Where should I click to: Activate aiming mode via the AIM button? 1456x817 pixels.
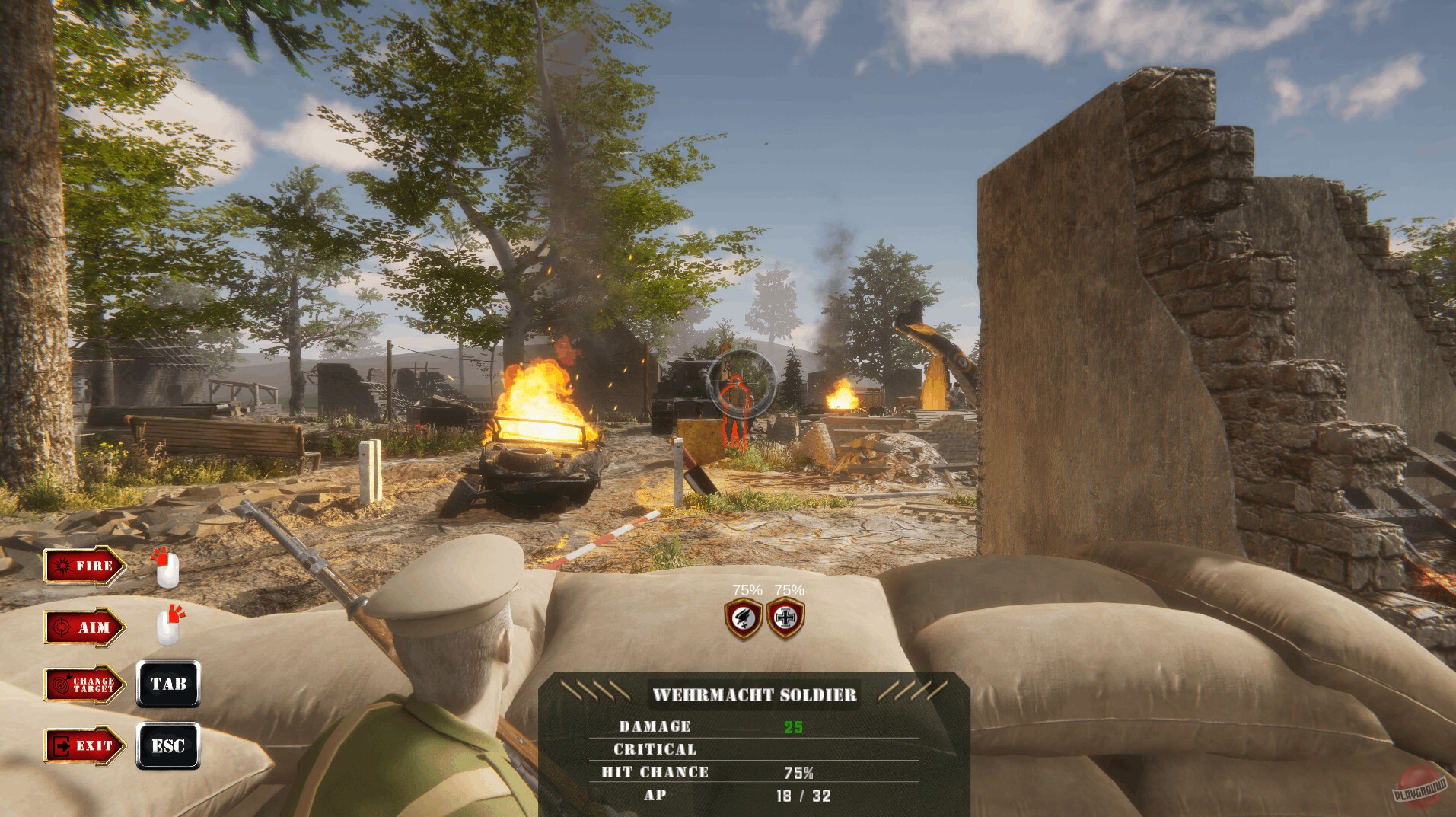(84, 627)
